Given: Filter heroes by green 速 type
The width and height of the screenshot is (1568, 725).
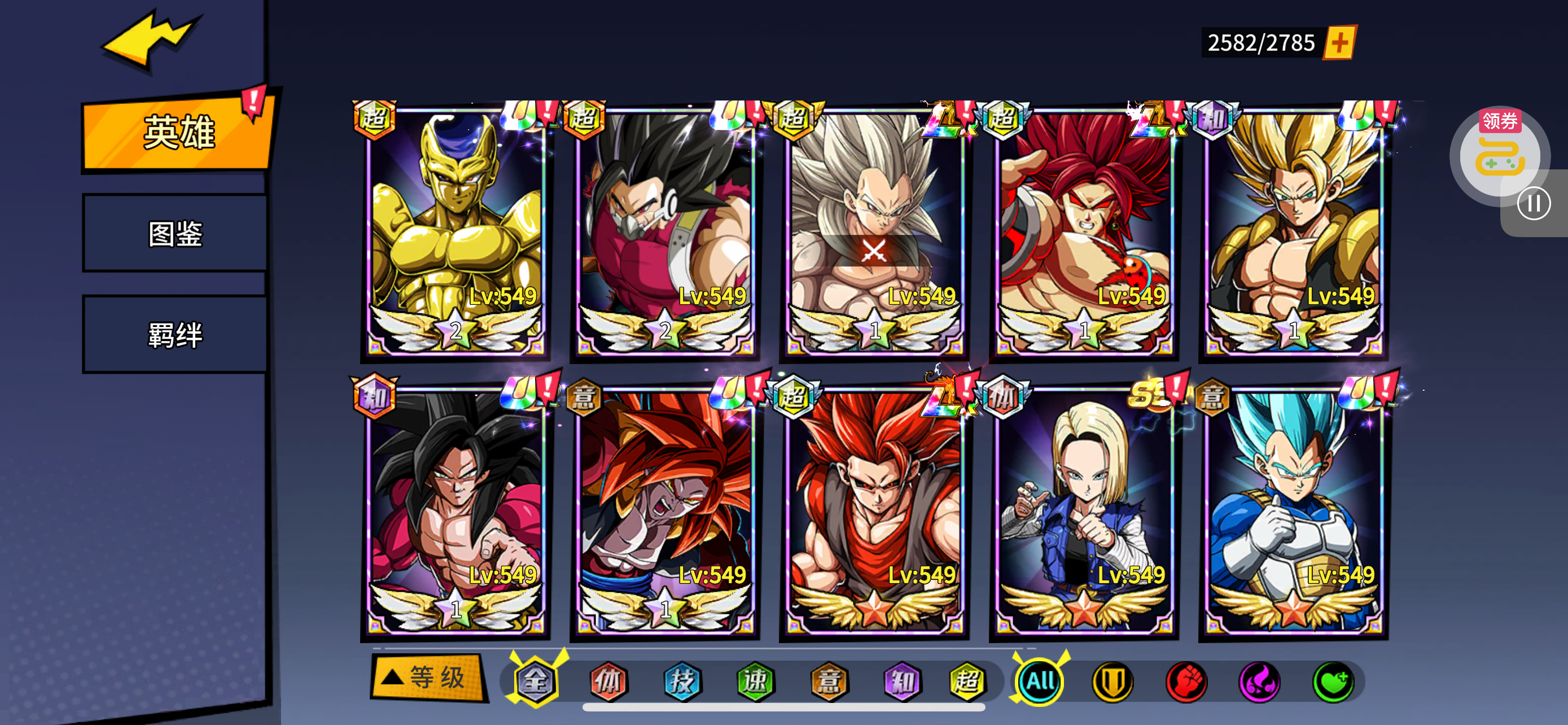Looking at the screenshot, I should (755, 681).
